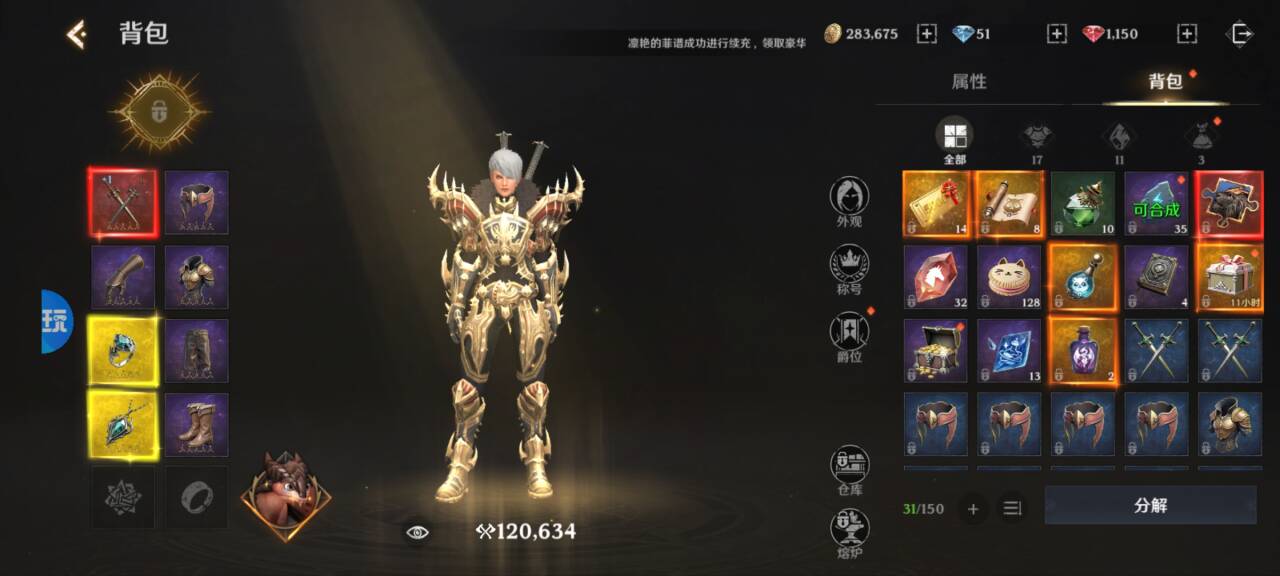Viewport: 1280px width, 576px height.
Task: Select the equipped brown boots slot
Action: coord(197,425)
